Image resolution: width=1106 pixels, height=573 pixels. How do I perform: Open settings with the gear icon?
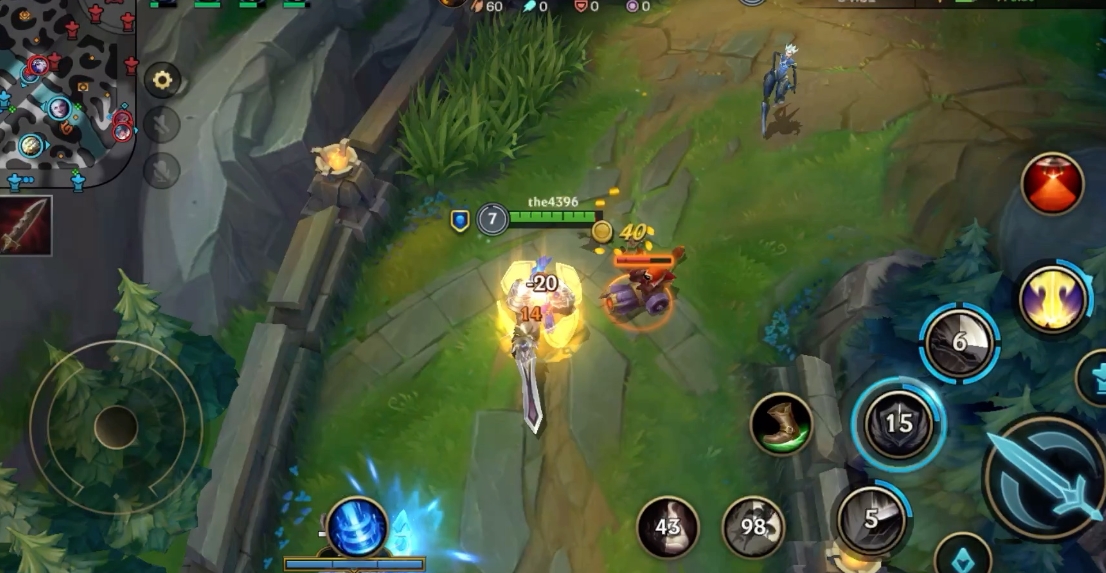pyautogui.click(x=162, y=80)
